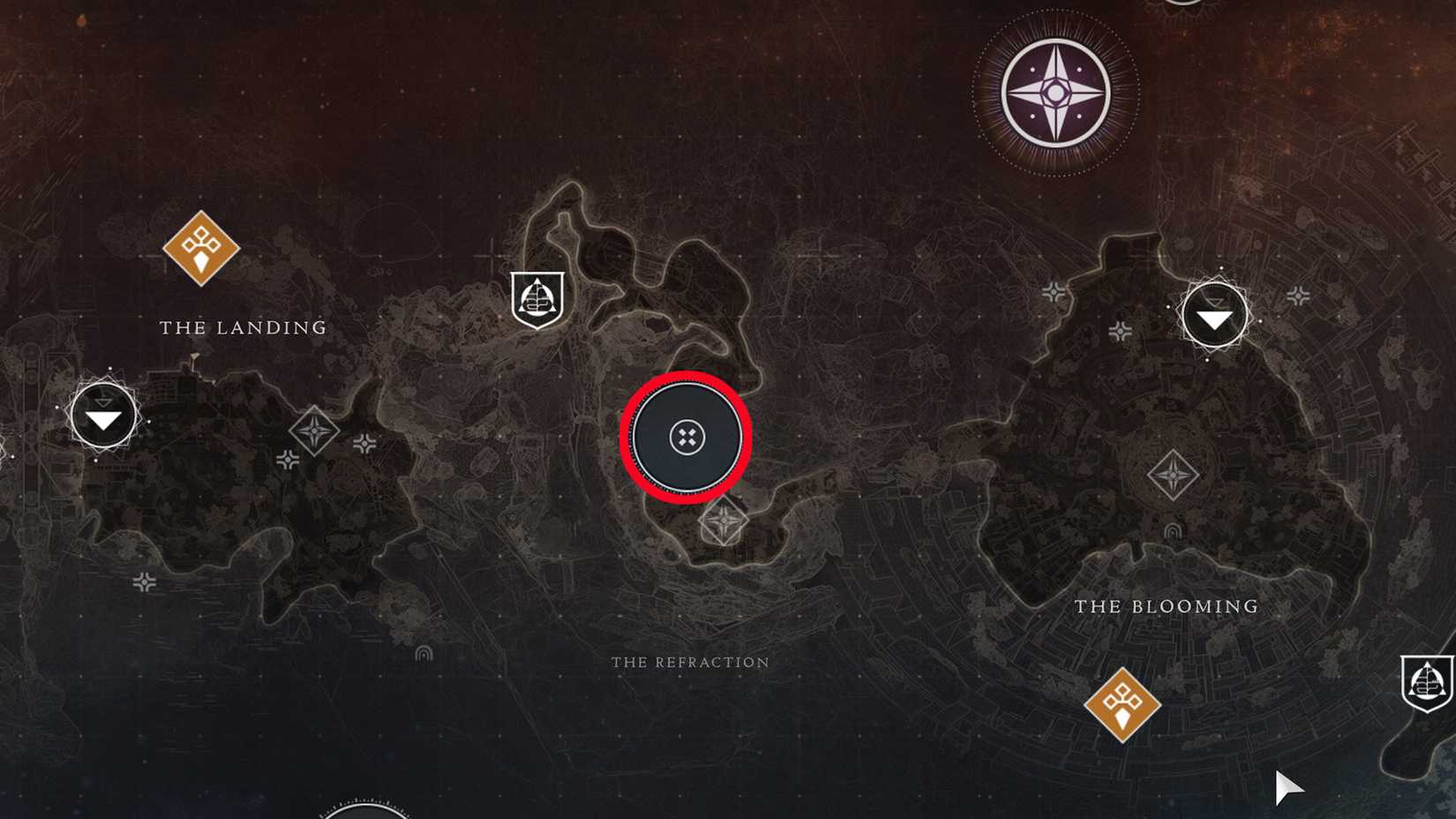Click the small white dot node near The Blooming landing zone

coord(1260,320)
